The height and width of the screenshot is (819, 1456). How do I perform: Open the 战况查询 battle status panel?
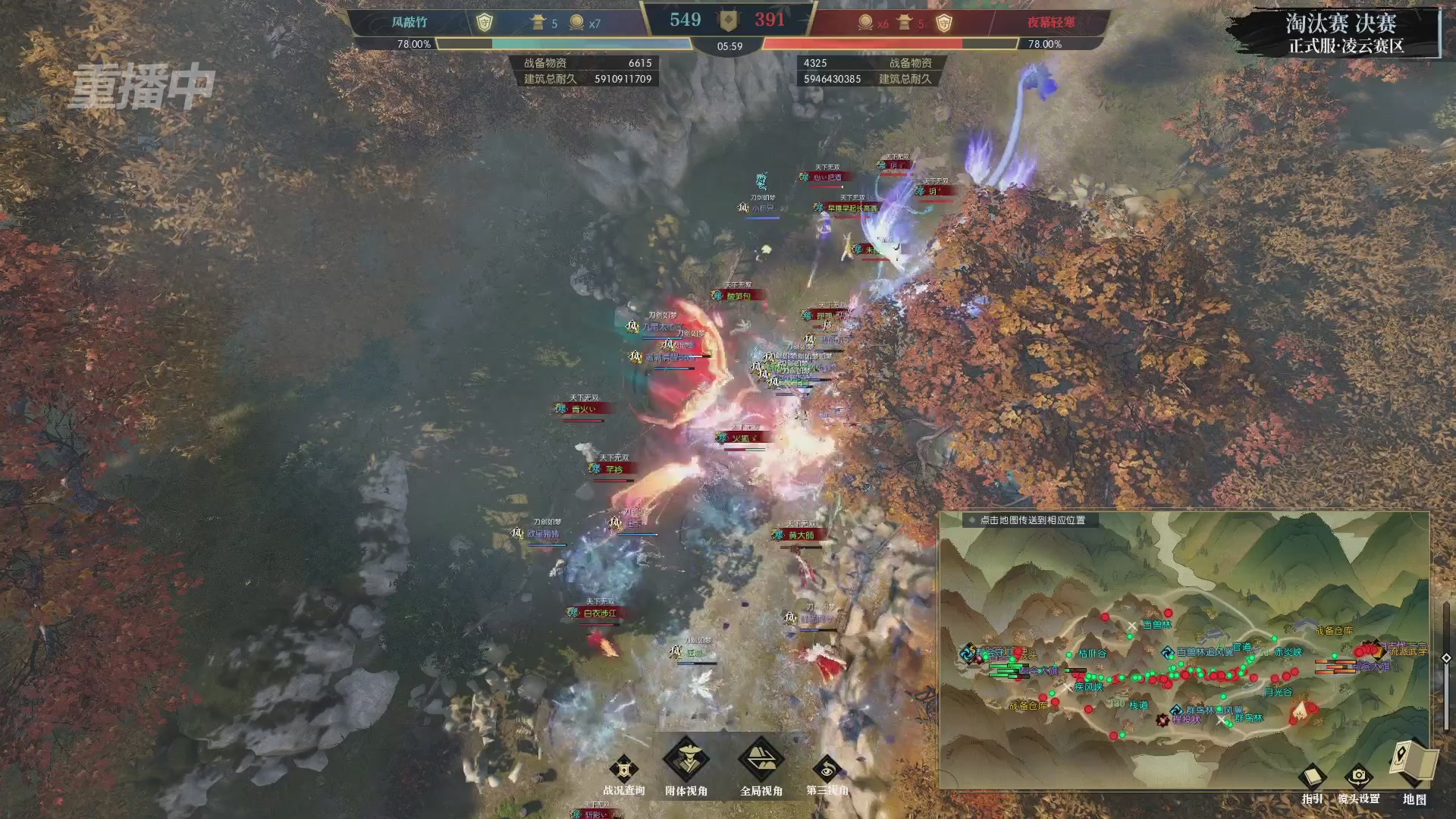click(623, 770)
